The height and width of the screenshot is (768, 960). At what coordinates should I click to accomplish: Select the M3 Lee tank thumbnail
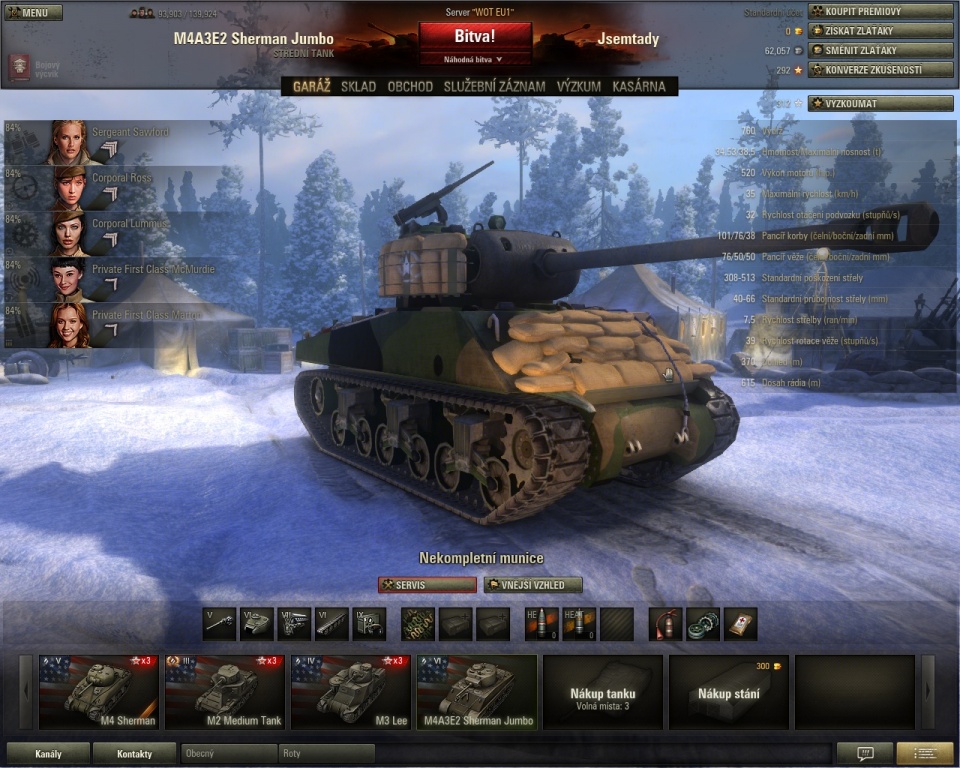350,691
